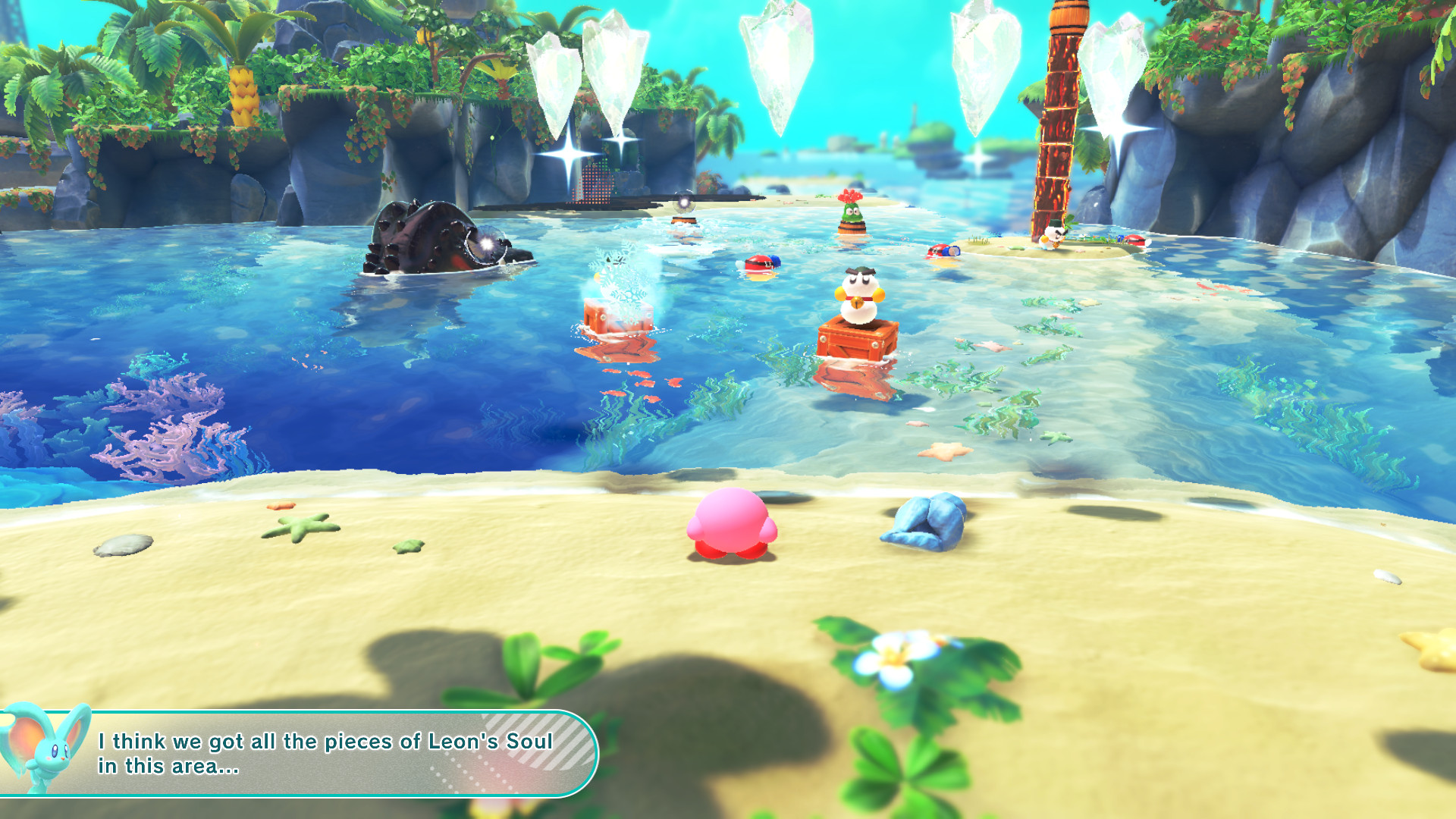Click the glowing orb near the dark platform
The image size is (1456, 819).
[x=685, y=203]
